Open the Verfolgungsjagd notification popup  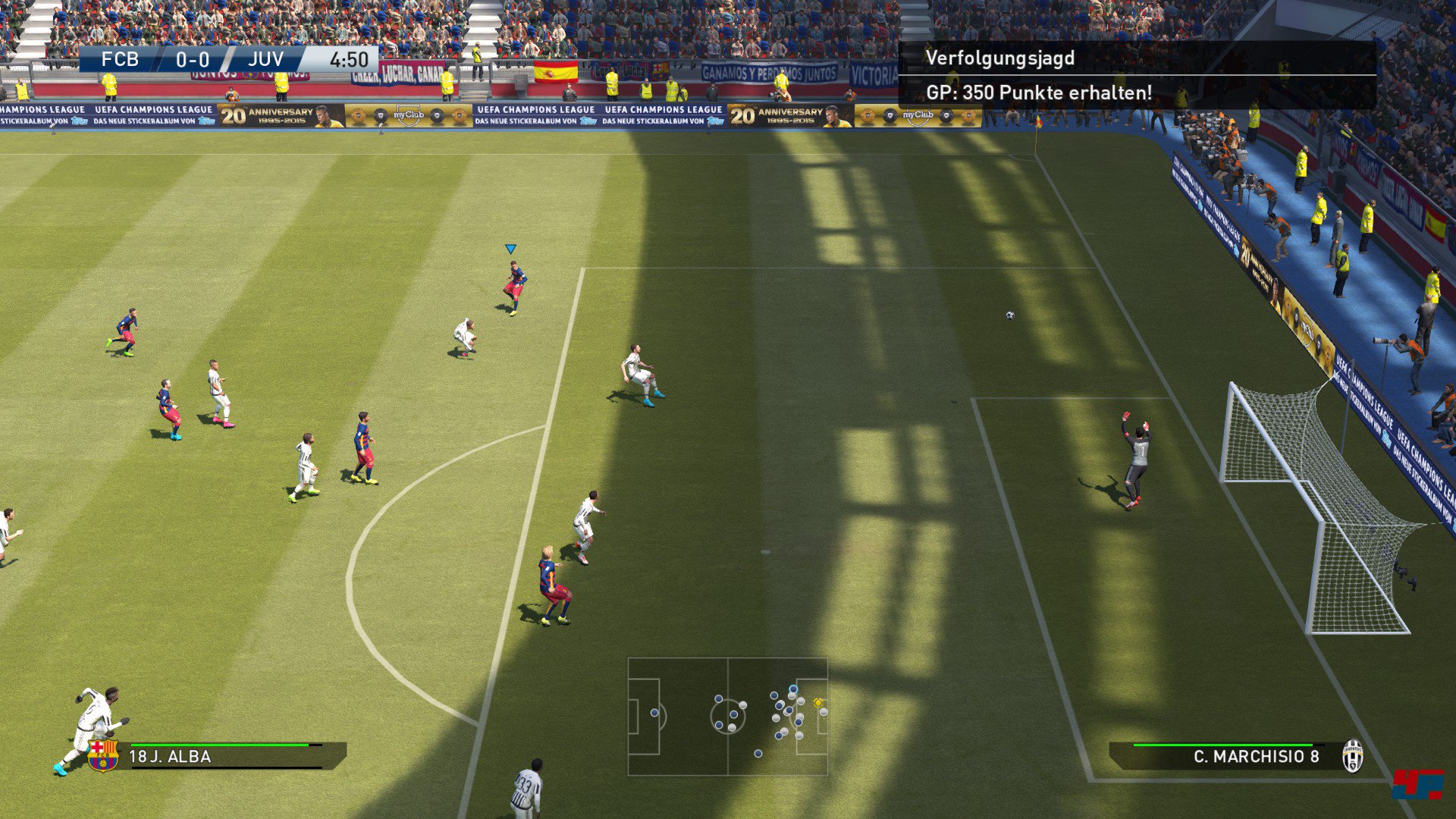[x=1136, y=75]
